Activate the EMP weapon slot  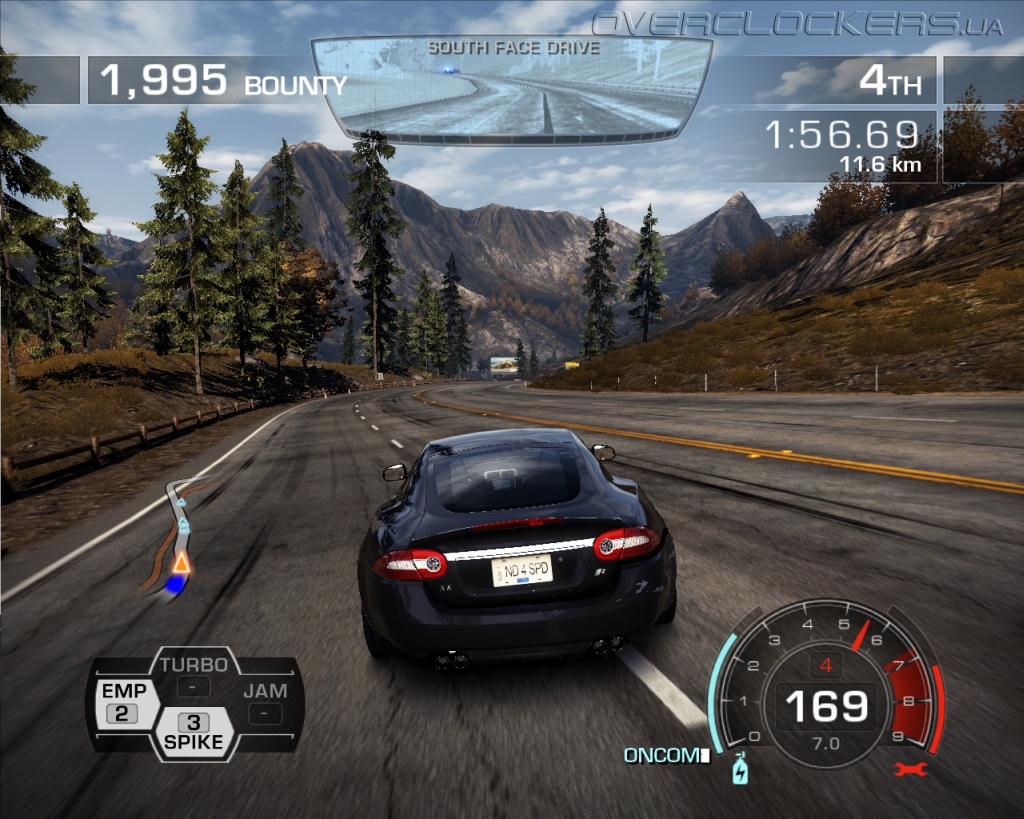(123, 702)
